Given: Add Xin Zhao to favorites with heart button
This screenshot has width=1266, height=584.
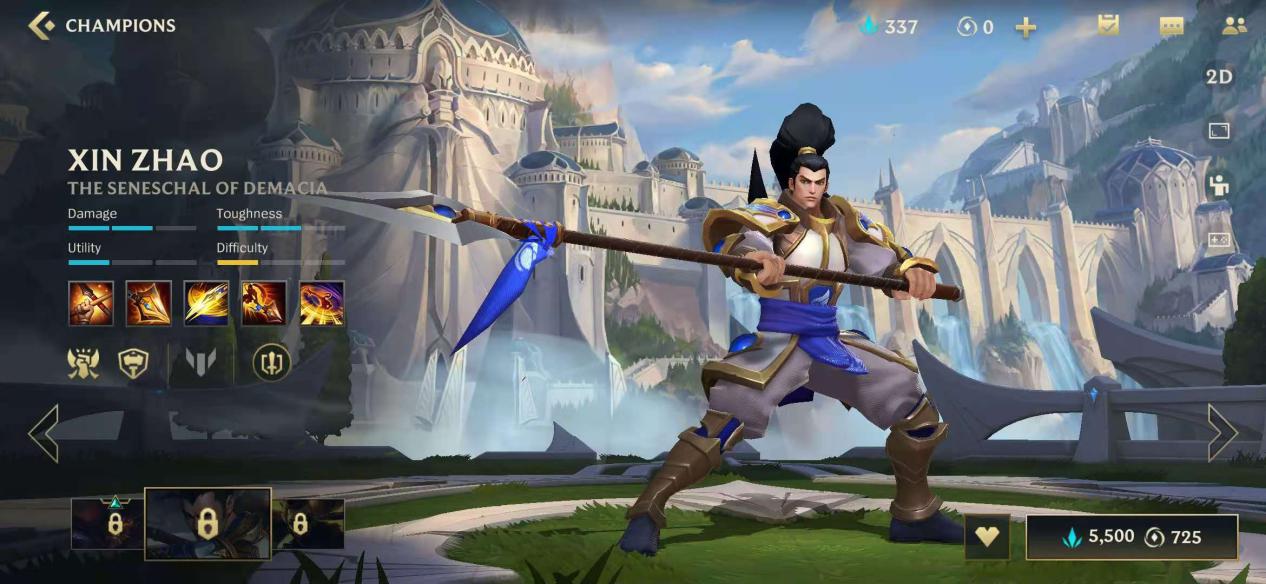Looking at the screenshot, I should click(987, 537).
